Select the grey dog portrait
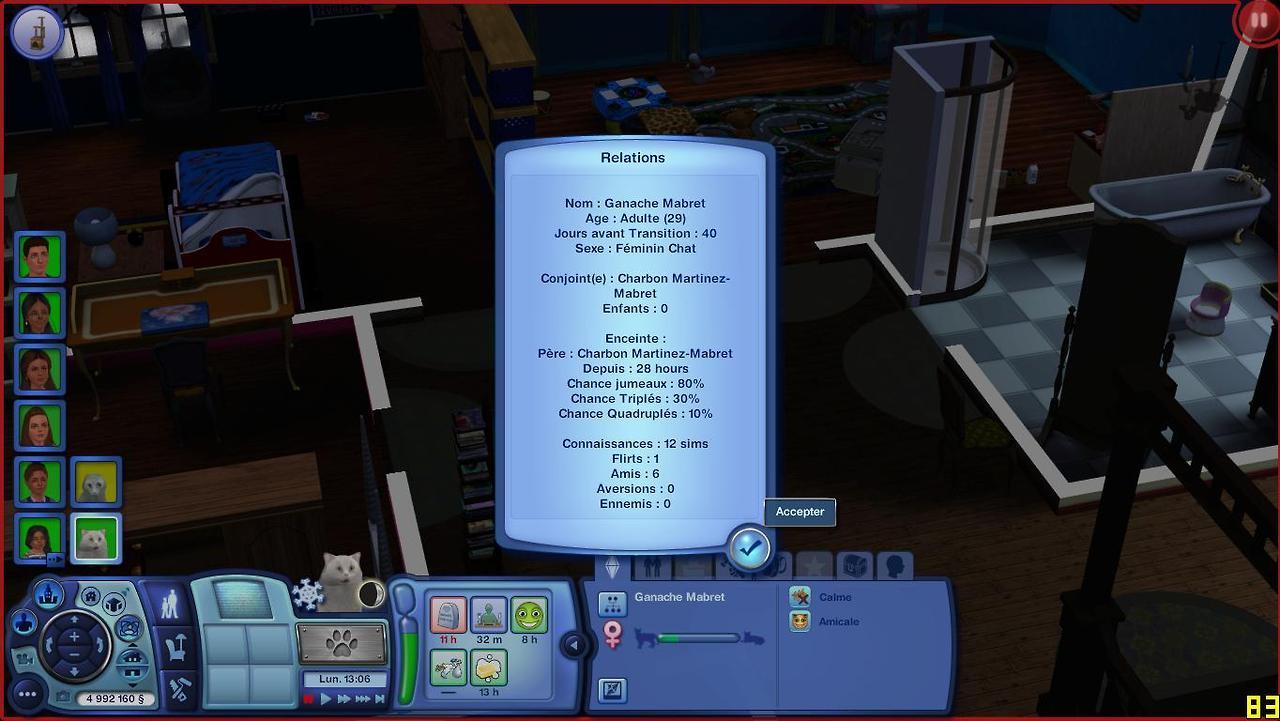1280x721 pixels. pos(96,483)
